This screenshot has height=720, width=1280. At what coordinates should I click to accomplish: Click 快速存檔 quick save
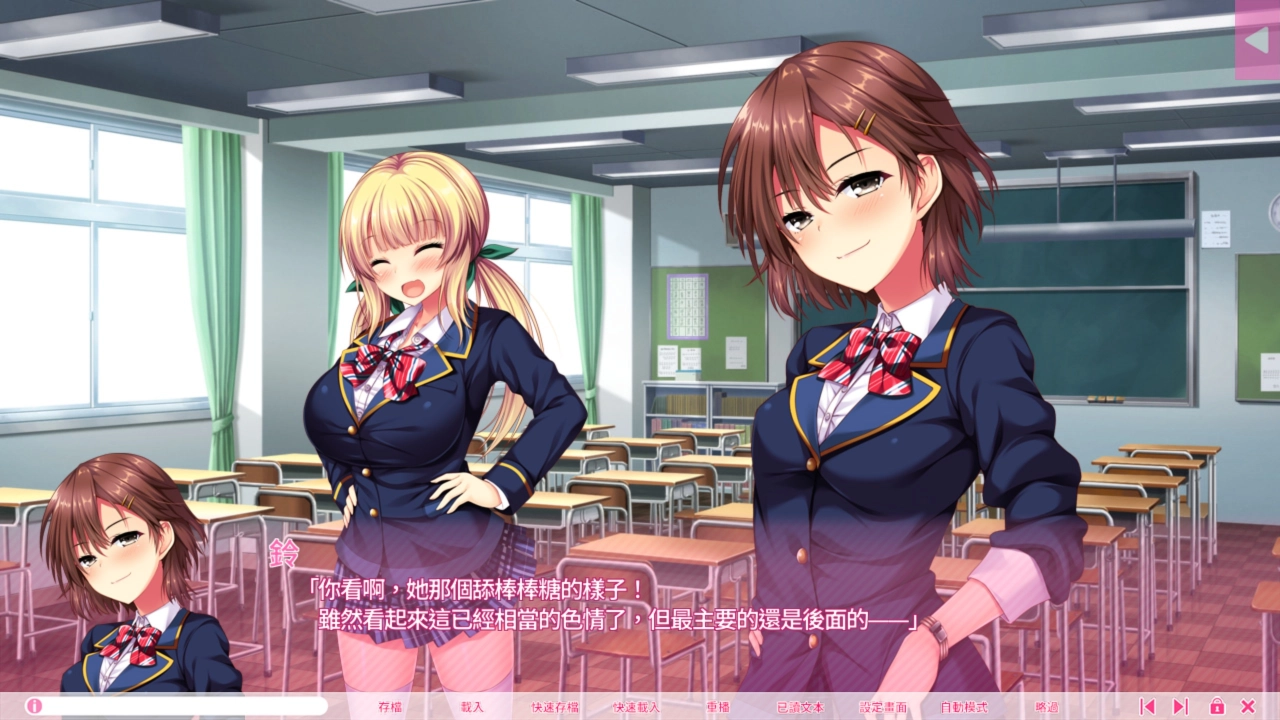tap(555, 706)
